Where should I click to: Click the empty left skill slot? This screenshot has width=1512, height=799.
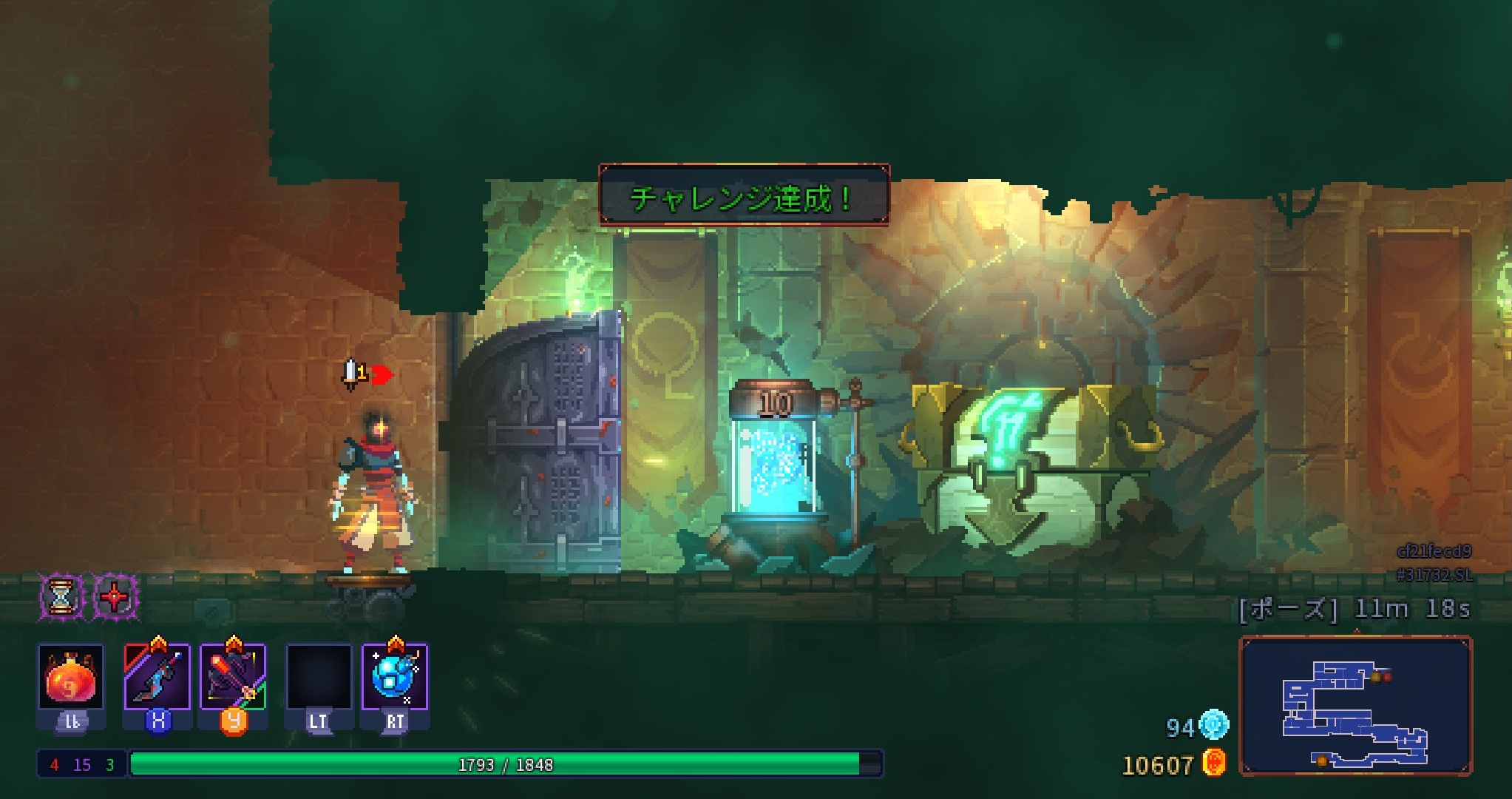[x=319, y=677]
